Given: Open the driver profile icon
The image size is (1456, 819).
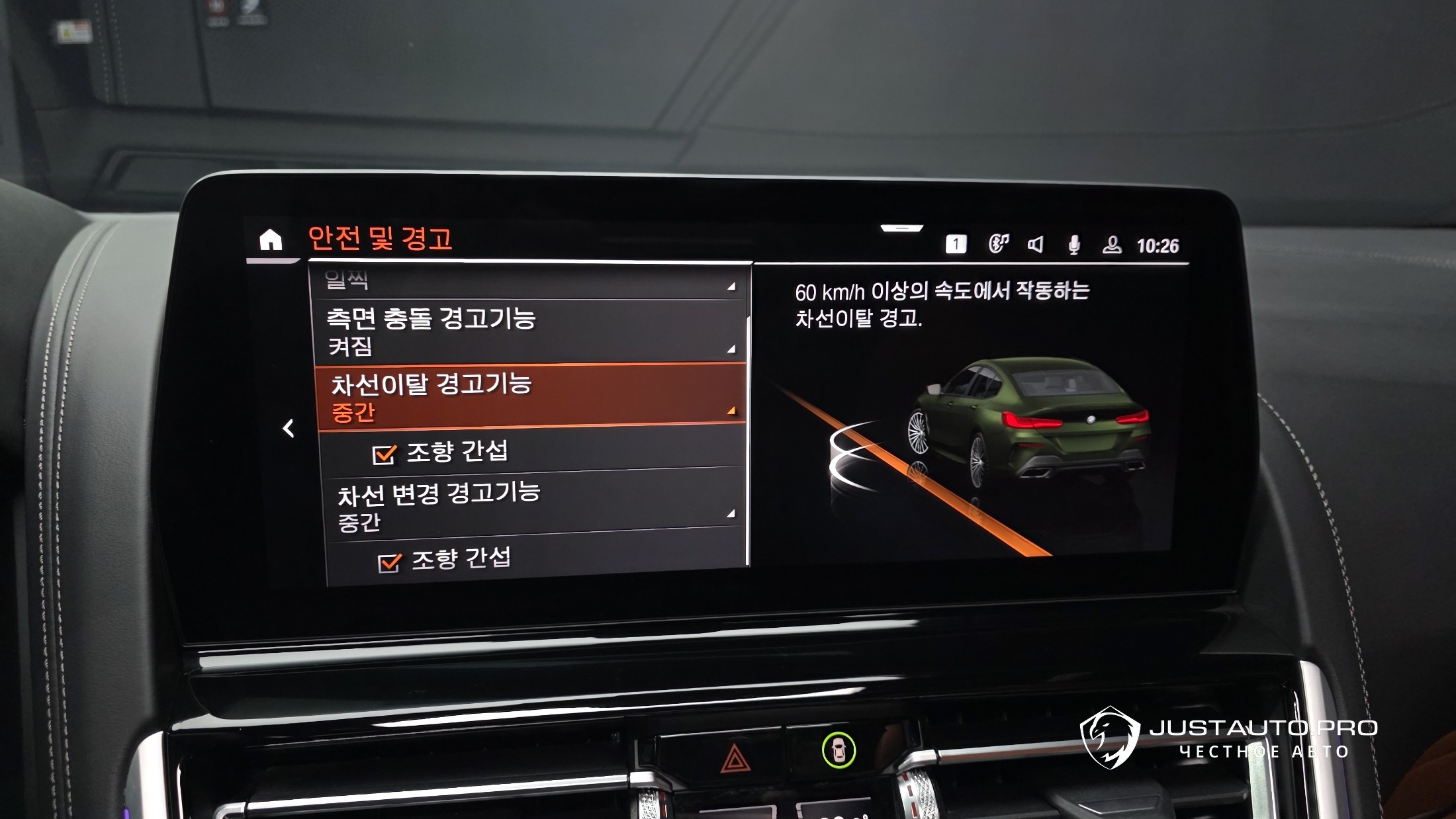Looking at the screenshot, I should 1112,245.
